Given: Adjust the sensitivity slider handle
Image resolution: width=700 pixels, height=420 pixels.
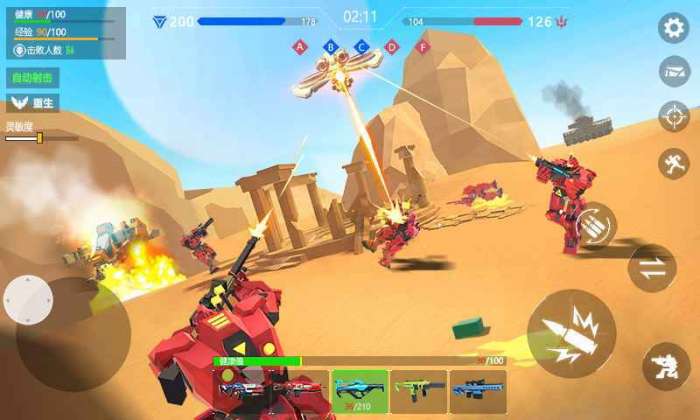Looking at the screenshot, I should [x=39, y=138].
